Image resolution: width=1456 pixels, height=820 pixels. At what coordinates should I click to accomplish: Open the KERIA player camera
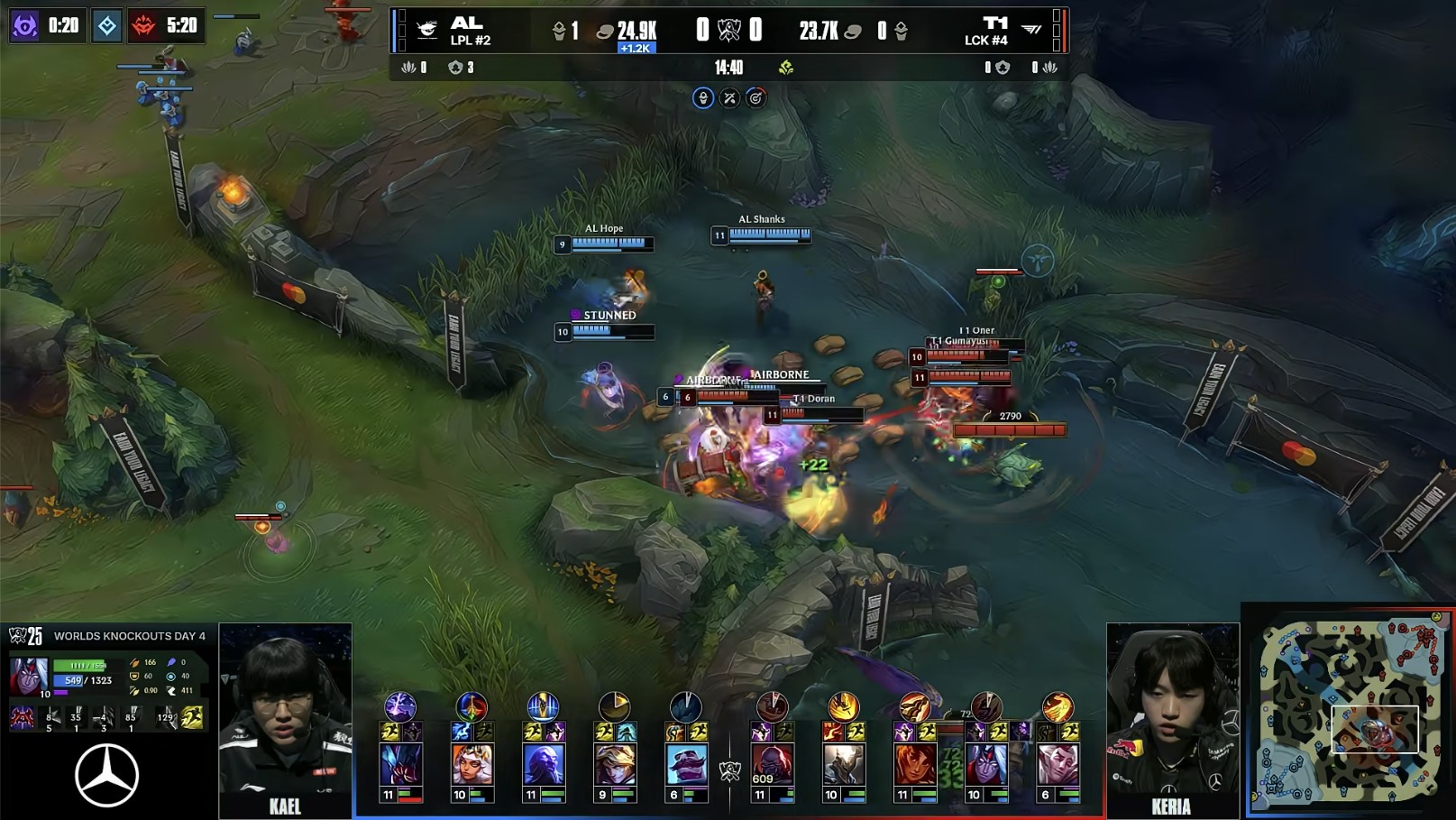1172,720
